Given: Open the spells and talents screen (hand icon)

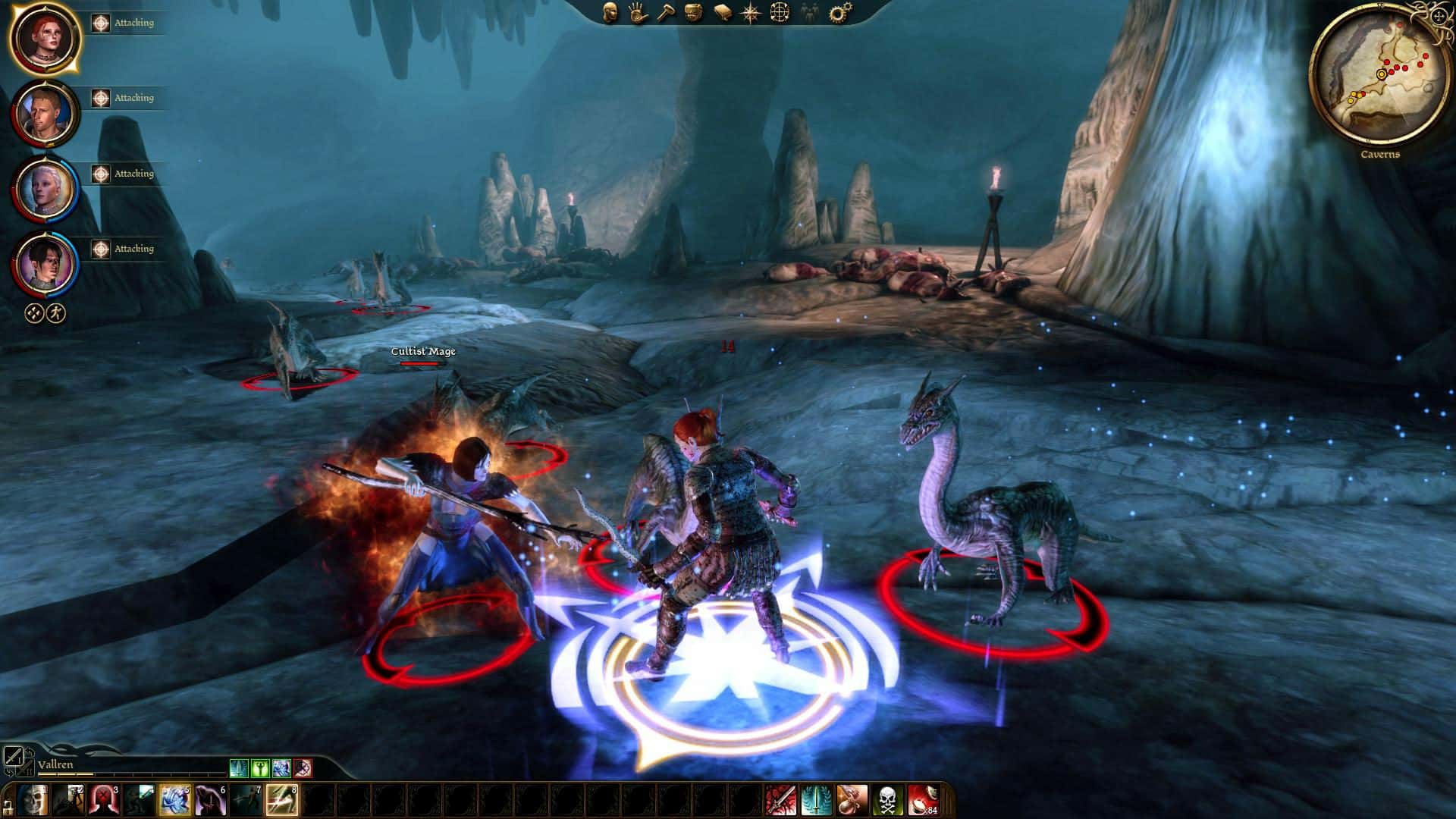Looking at the screenshot, I should (637, 13).
